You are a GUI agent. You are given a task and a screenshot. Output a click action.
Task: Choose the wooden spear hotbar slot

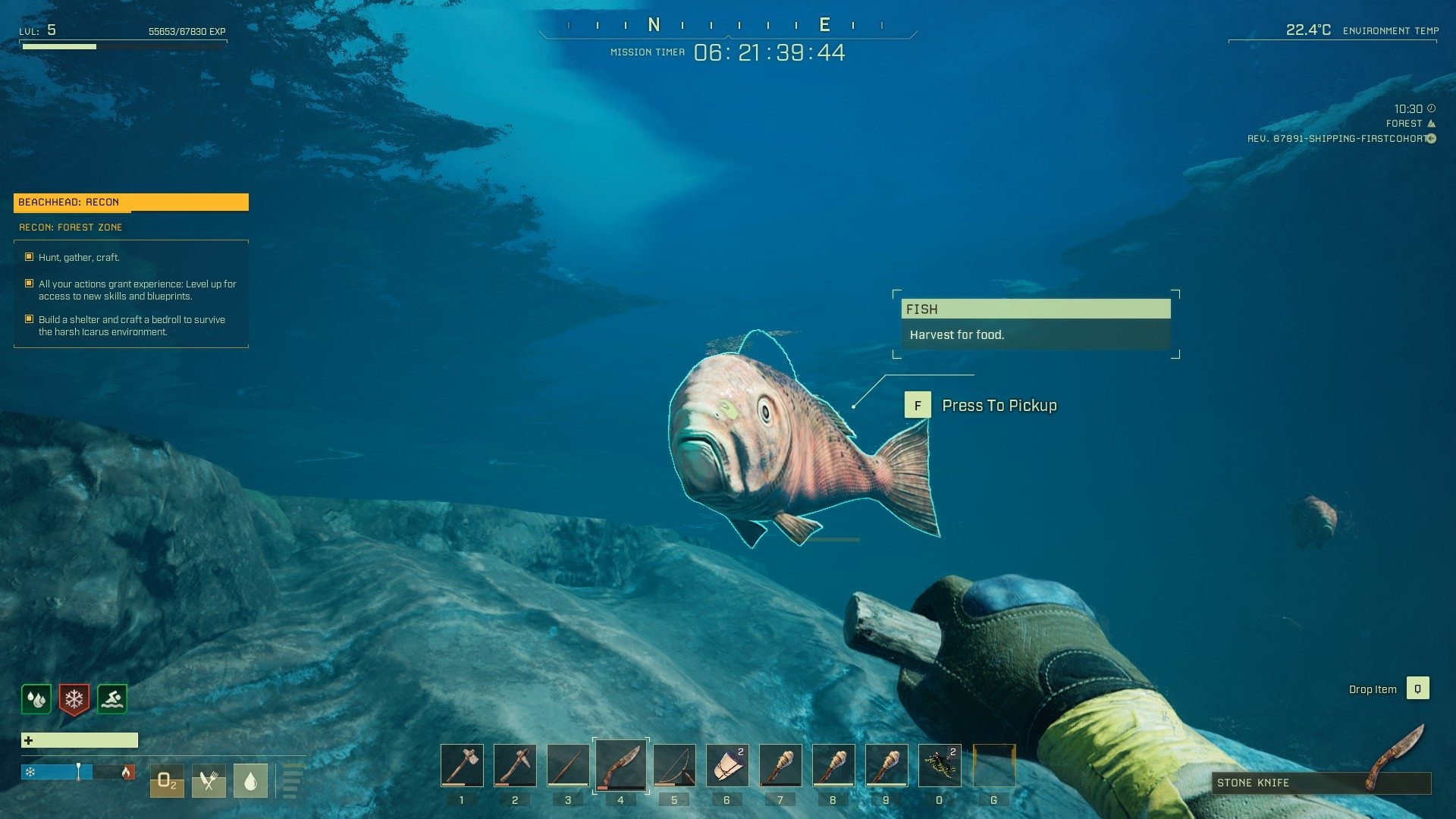pyautogui.click(x=568, y=765)
